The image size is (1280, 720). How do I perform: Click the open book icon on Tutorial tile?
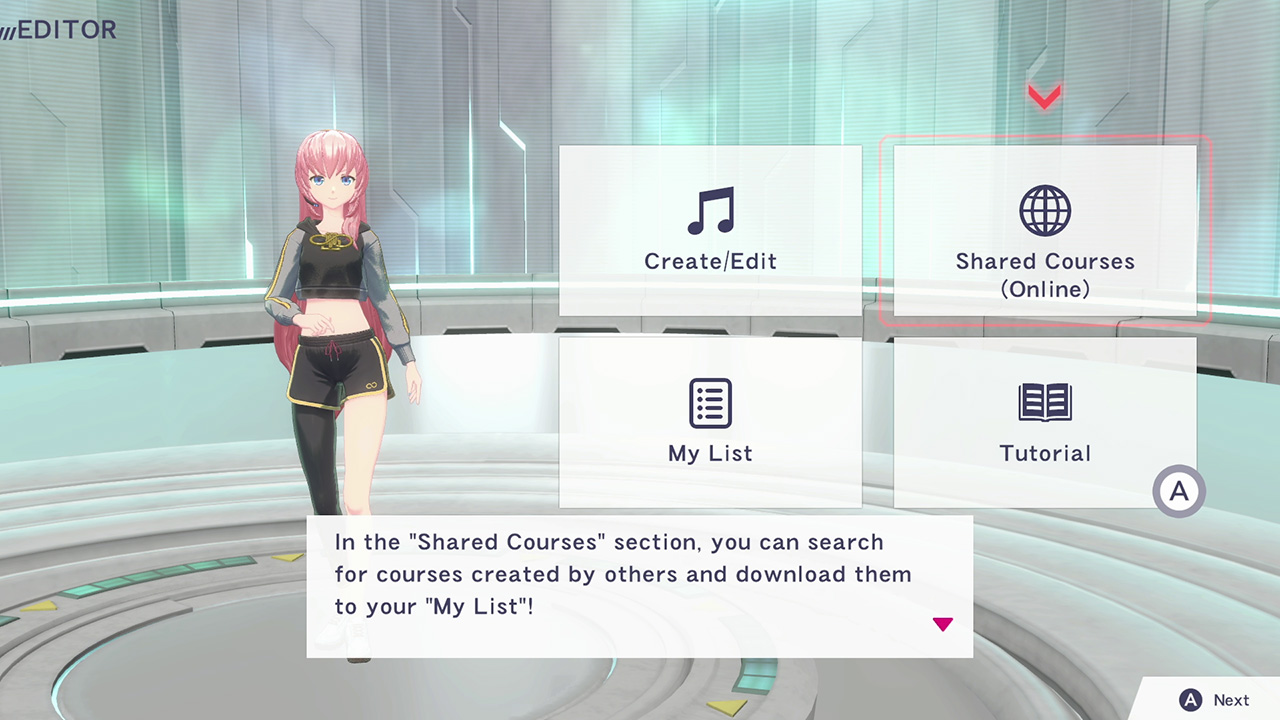[x=1045, y=402]
